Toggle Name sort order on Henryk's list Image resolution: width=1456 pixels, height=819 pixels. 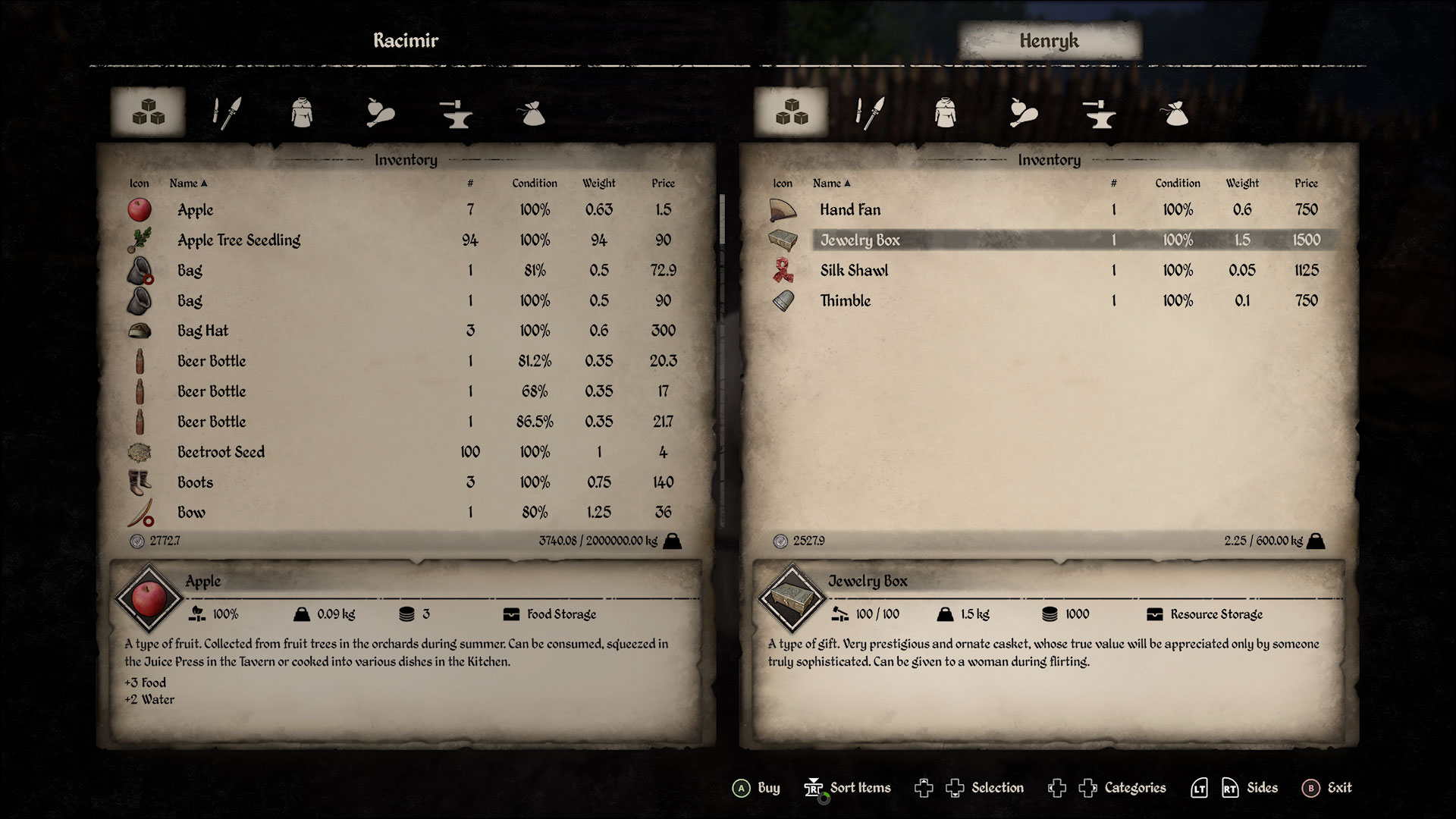(x=831, y=183)
